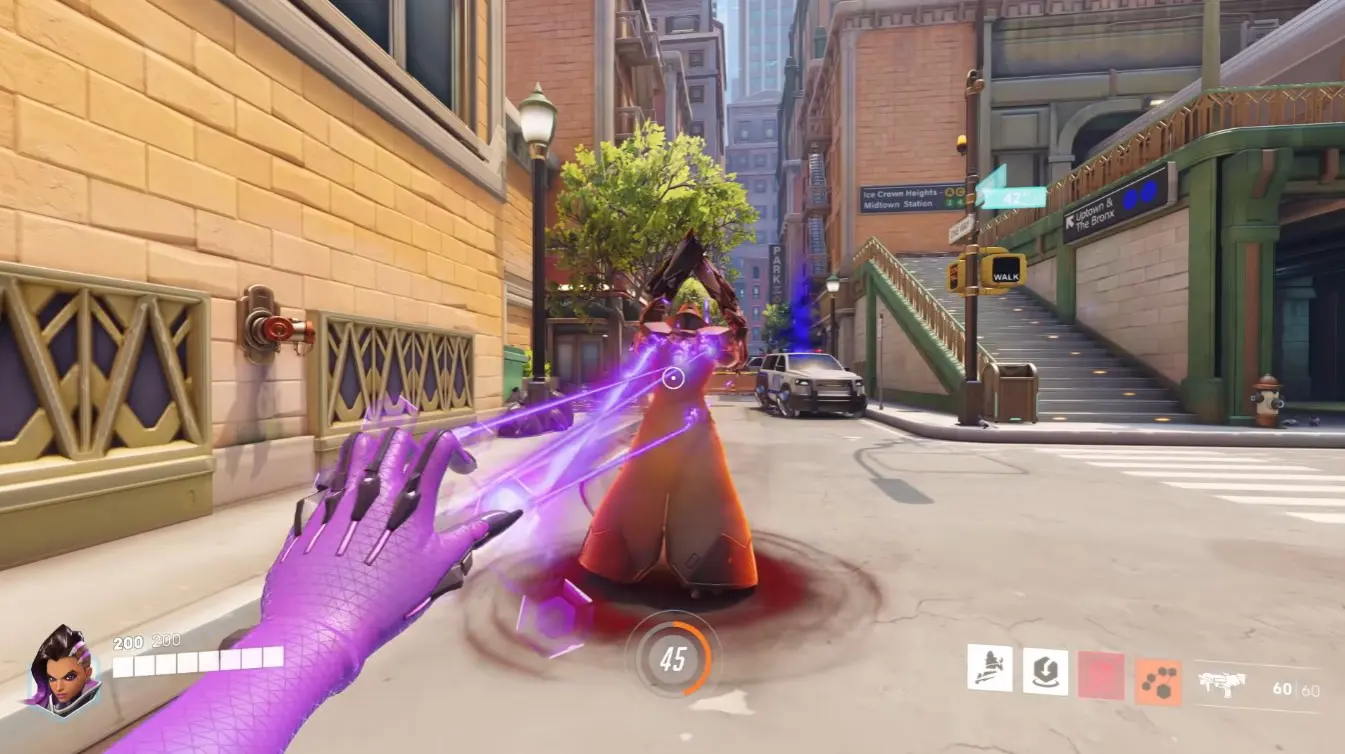Click the crosshair reticle at screen center
1345x754 pixels.
click(x=672, y=377)
